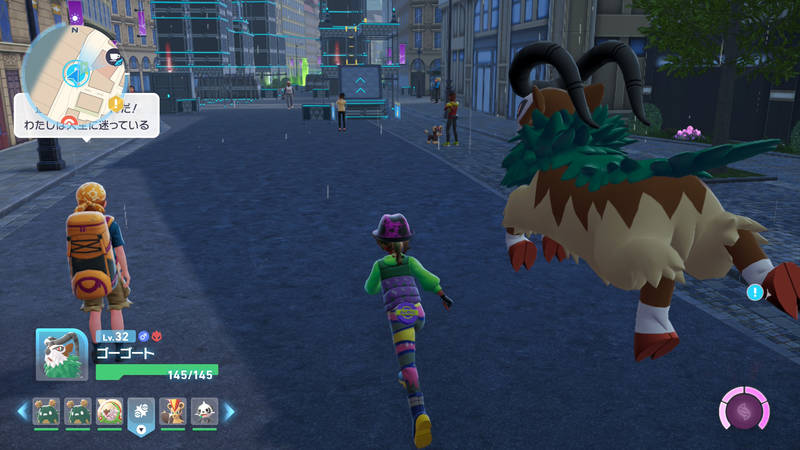Click the yellow exclamation marker on minimap

[x=117, y=103]
